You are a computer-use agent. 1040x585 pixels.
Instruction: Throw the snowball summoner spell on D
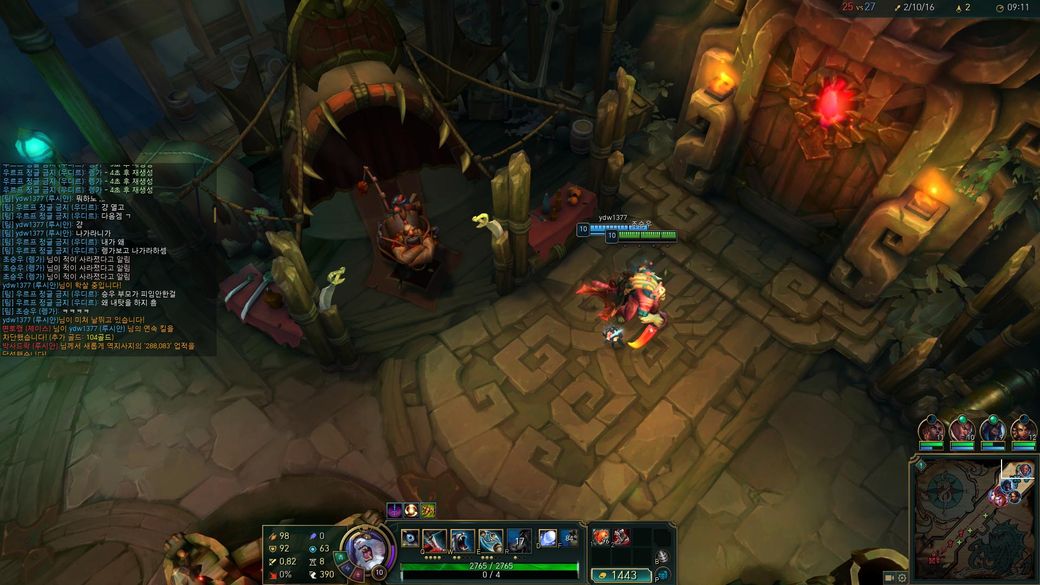tap(547, 539)
